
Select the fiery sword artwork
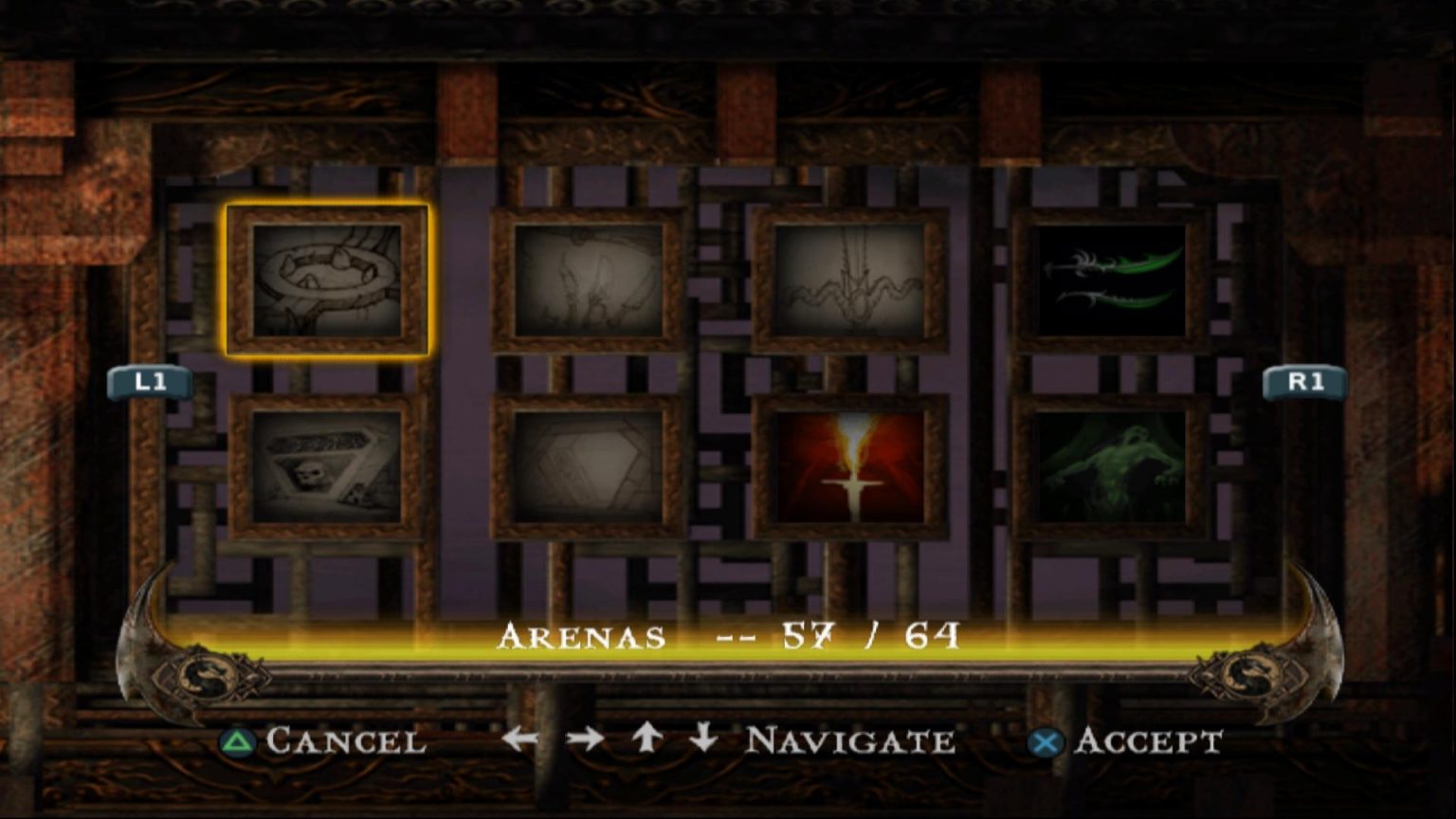coord(851,466)
